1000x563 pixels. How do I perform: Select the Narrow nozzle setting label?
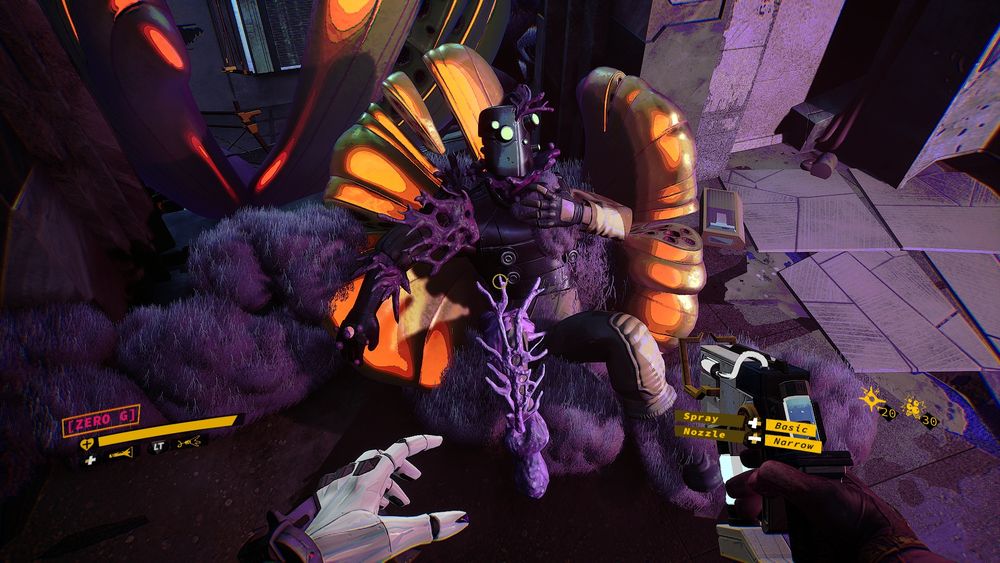[x=793, y=444]
